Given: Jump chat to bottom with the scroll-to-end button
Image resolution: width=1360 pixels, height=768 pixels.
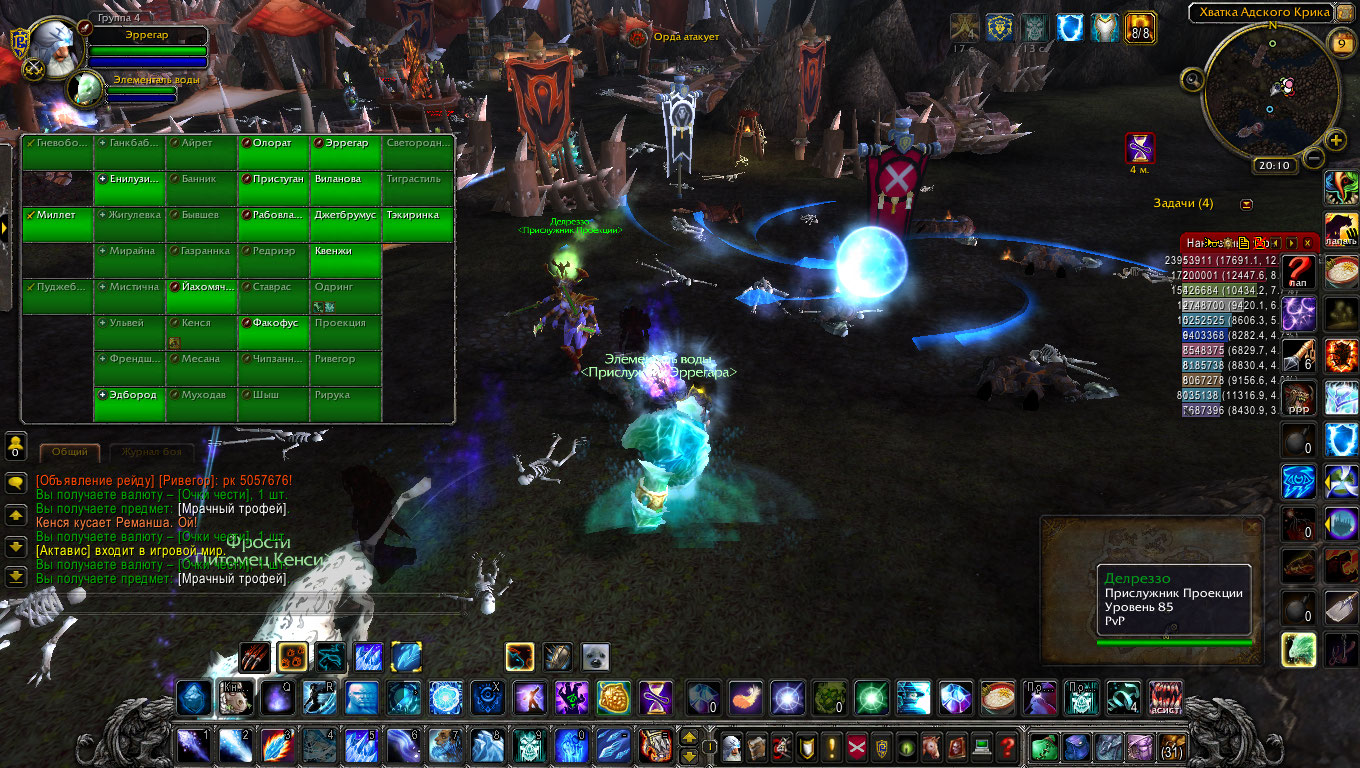Looking at the screenshot, I should click(16, 577).
